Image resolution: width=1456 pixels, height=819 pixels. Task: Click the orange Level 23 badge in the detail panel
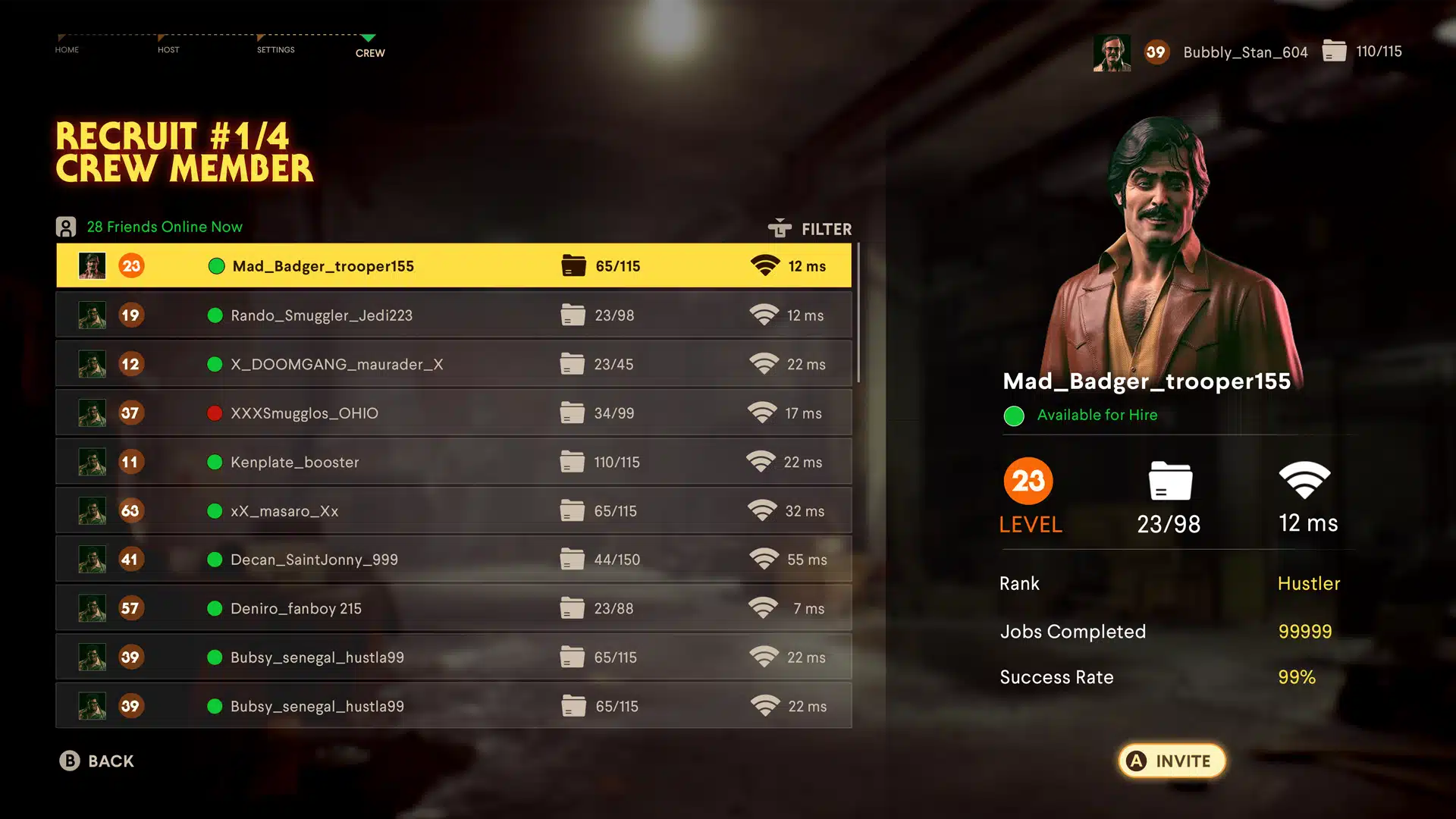click(x=1028, y=480)
